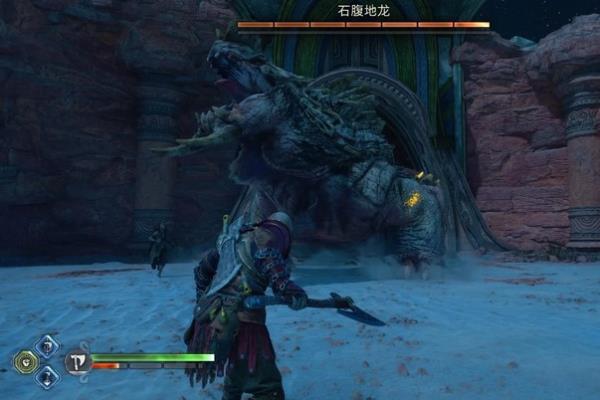Trigger the yellow octagonal relic icon
600x400 pixels.
(x=25, y=361)
